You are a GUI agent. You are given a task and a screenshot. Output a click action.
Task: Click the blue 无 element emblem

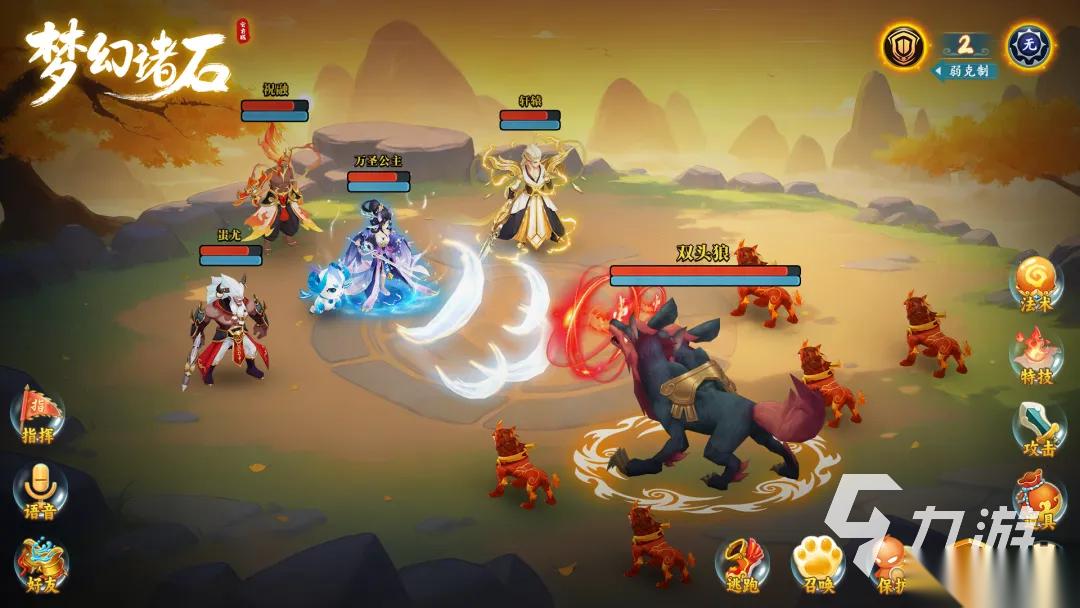click(x=1029, y=46)
